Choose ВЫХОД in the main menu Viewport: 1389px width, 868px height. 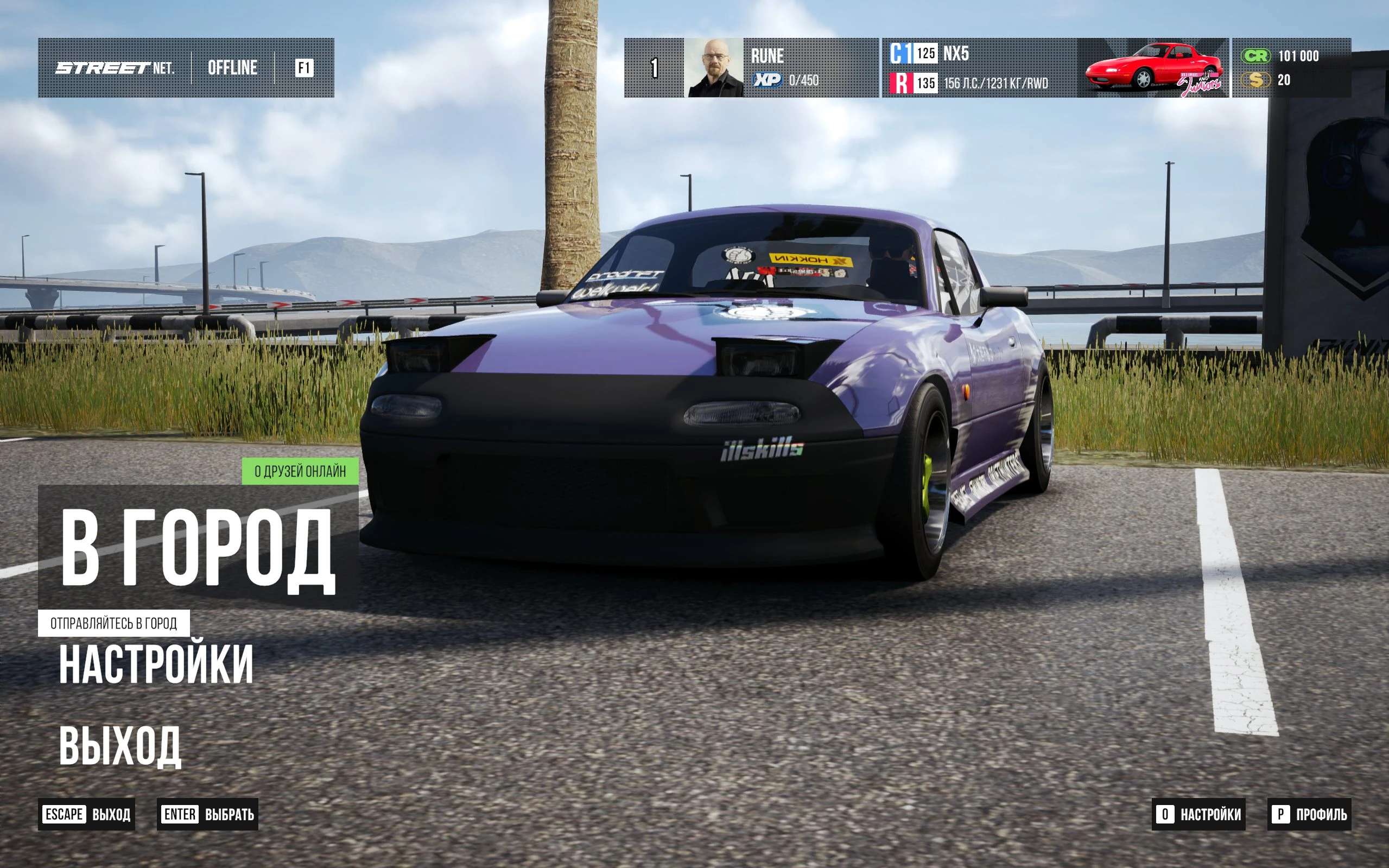pos(120,746)
